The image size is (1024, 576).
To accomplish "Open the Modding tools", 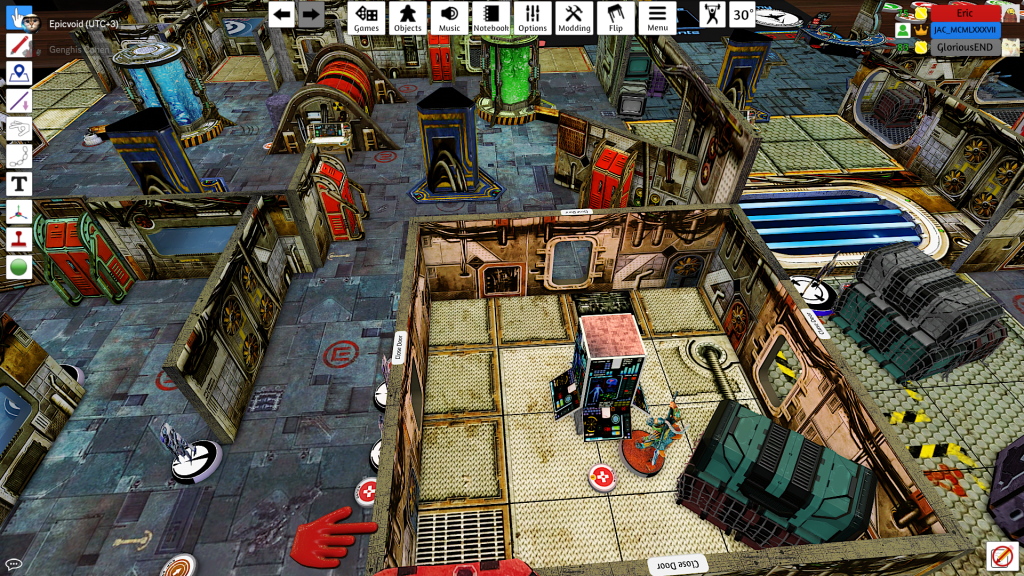I will [x=574, y=17].
